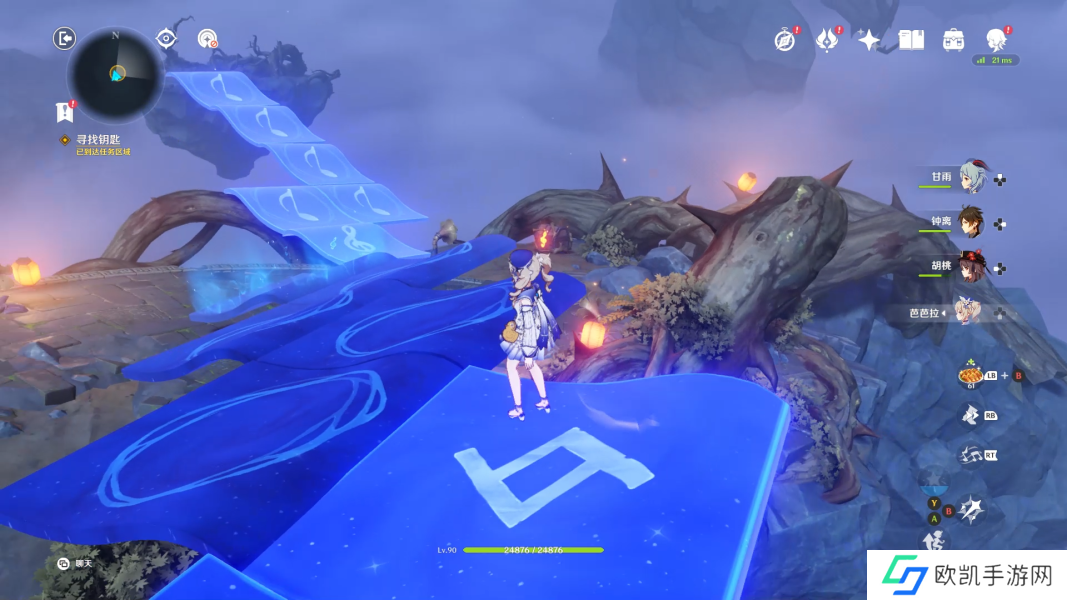Open the quest menu bookmark icon
This screenshot has height=600, width=1067.
click(65, 111)
